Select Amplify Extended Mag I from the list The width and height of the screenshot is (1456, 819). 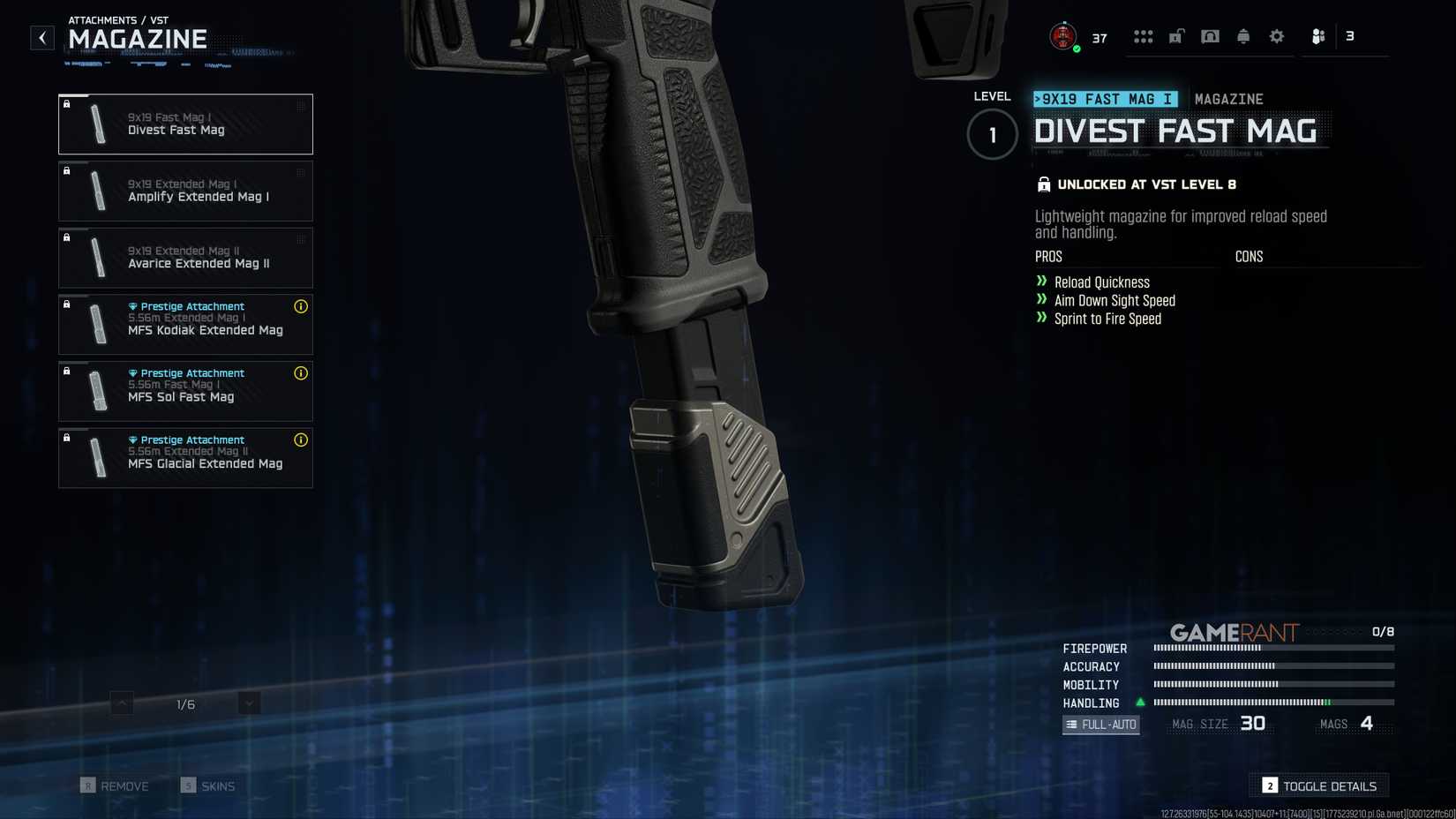click(x=185, y=191)
